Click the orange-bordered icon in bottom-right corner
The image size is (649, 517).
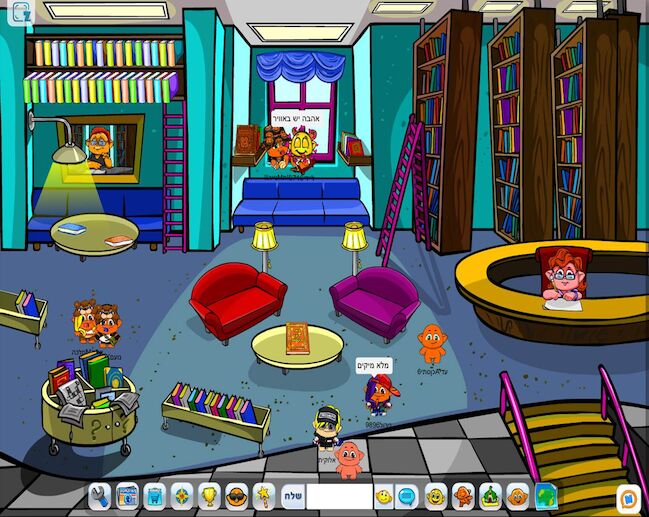tap(627, 495)
